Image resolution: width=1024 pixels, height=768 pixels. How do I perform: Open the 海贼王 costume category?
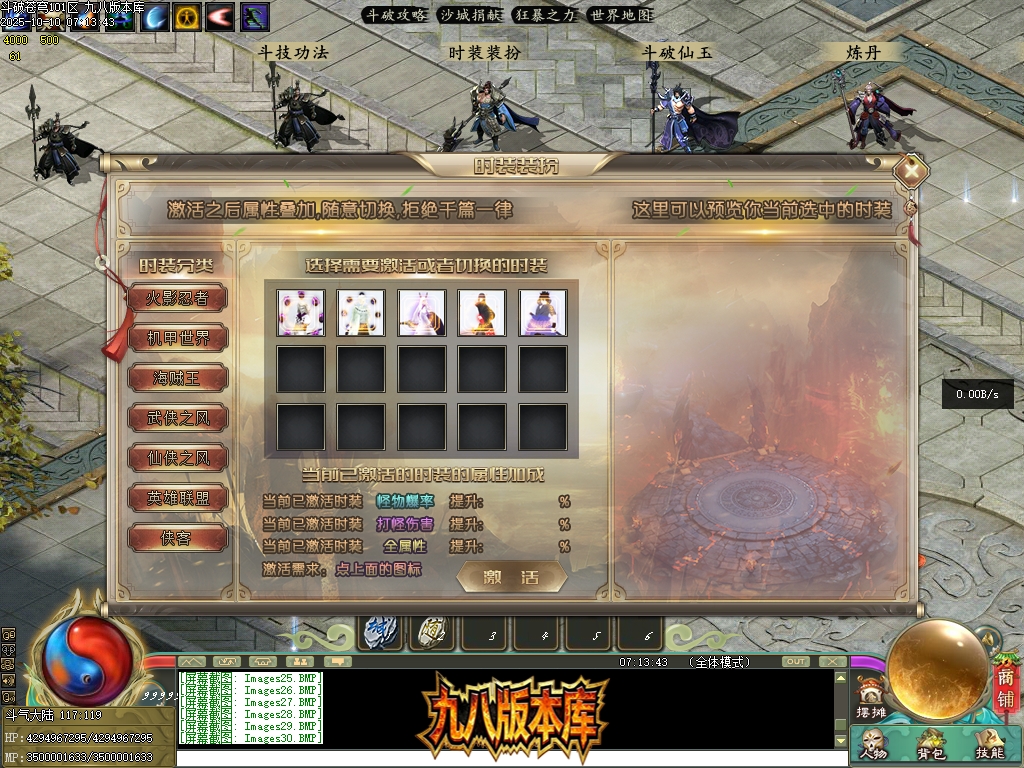177,378
